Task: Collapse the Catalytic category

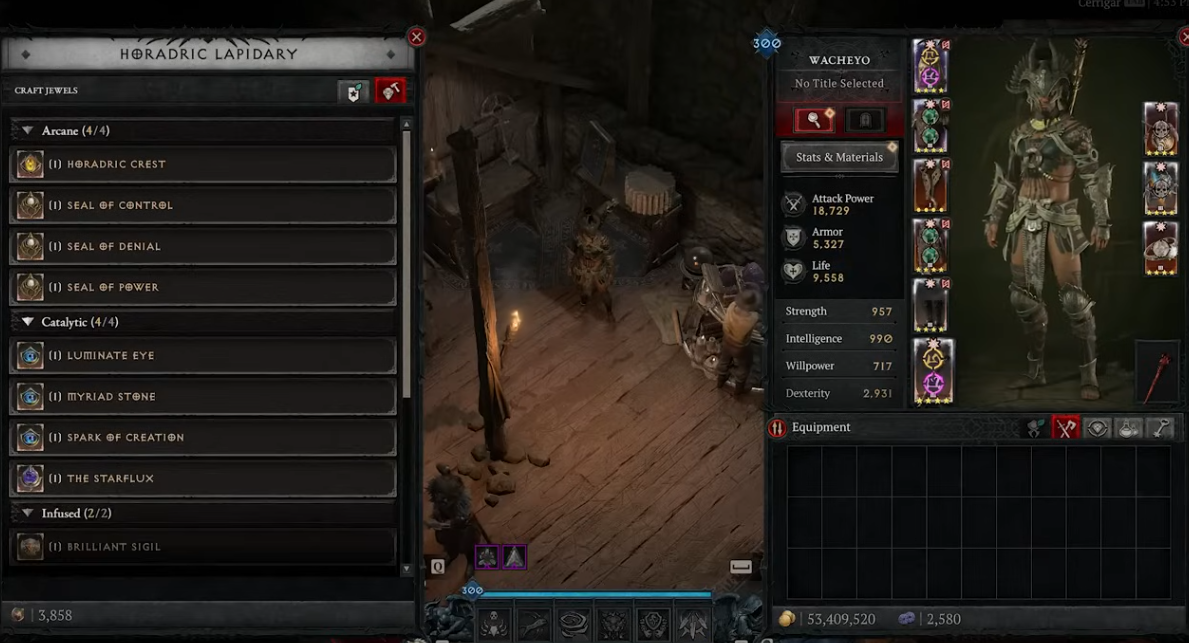Action: pyautogui.click(x=28, y=322)
